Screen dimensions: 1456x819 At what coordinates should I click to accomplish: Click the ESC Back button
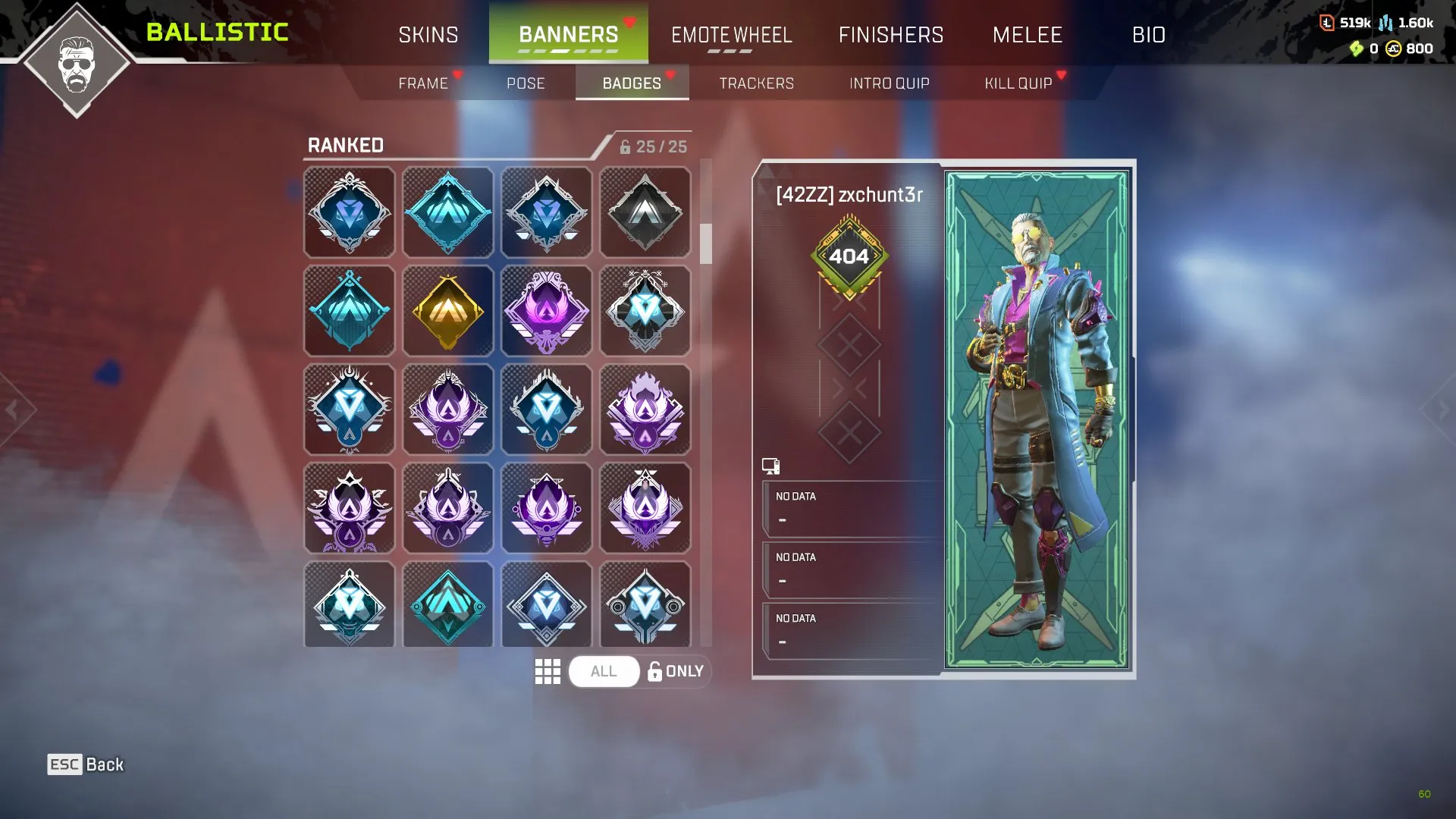pyautogui.click(x=85, y=764)
